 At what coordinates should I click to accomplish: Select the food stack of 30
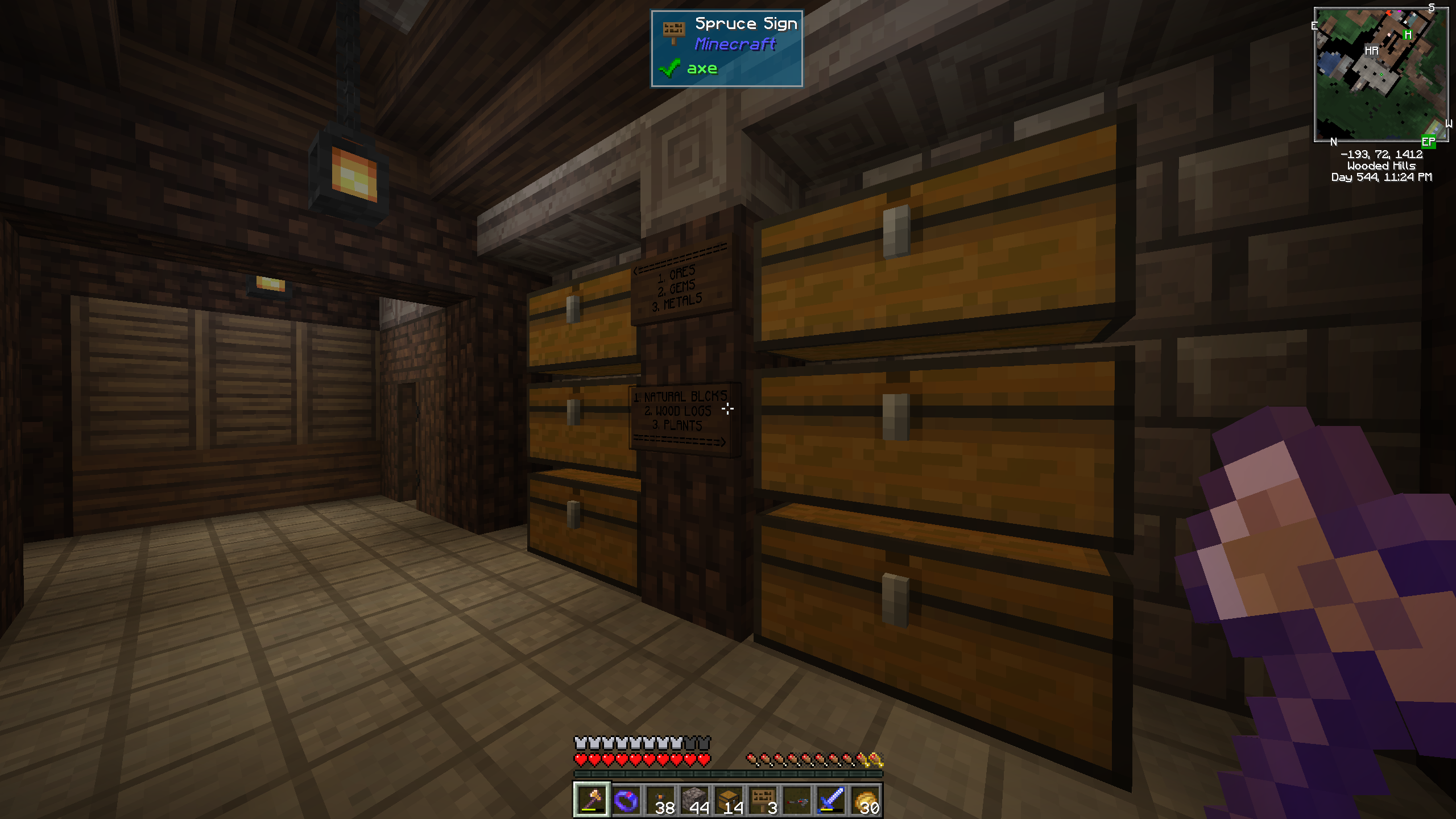[865, 800]
